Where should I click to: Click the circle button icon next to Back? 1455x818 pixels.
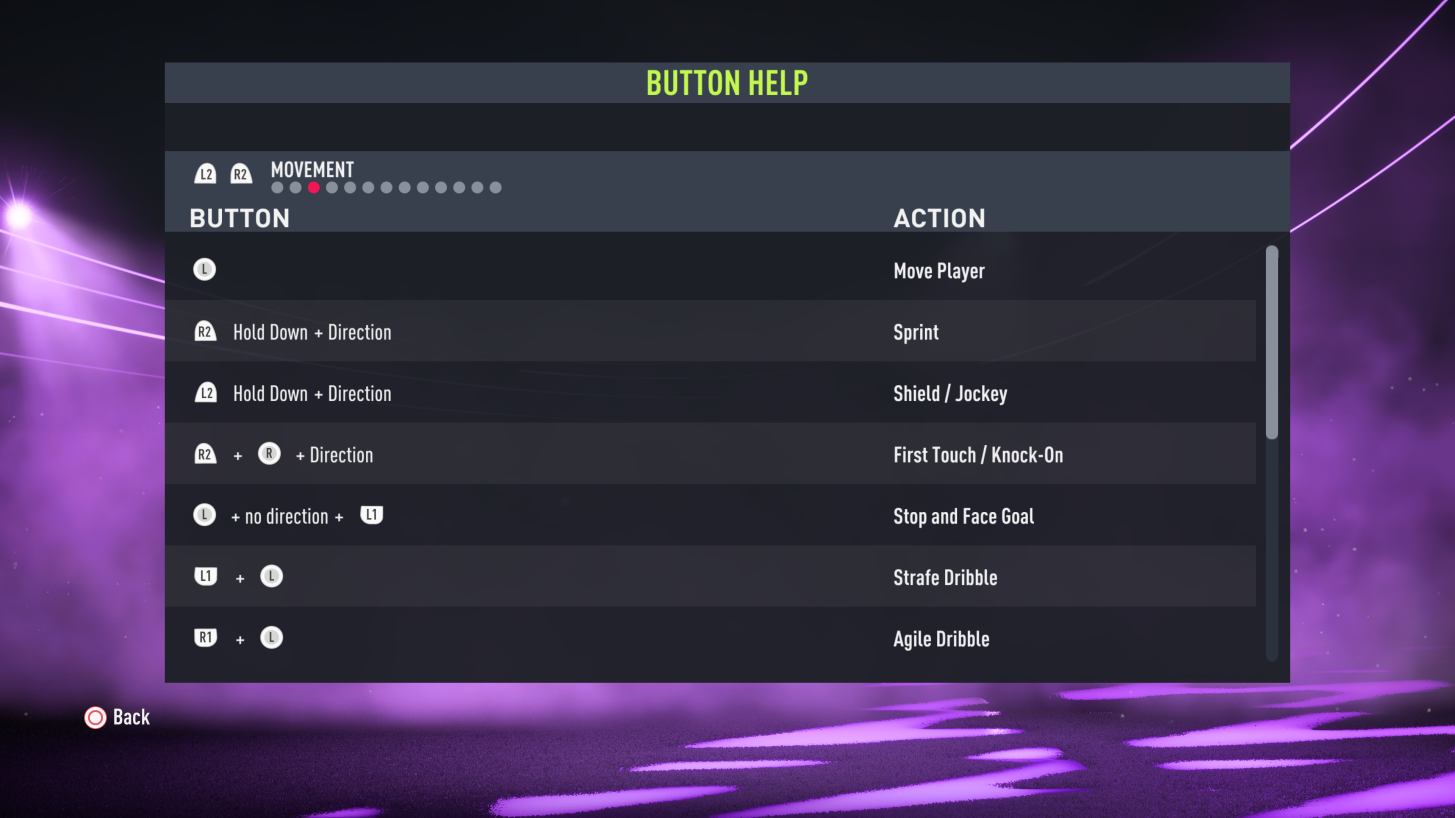tap(96, 717)
